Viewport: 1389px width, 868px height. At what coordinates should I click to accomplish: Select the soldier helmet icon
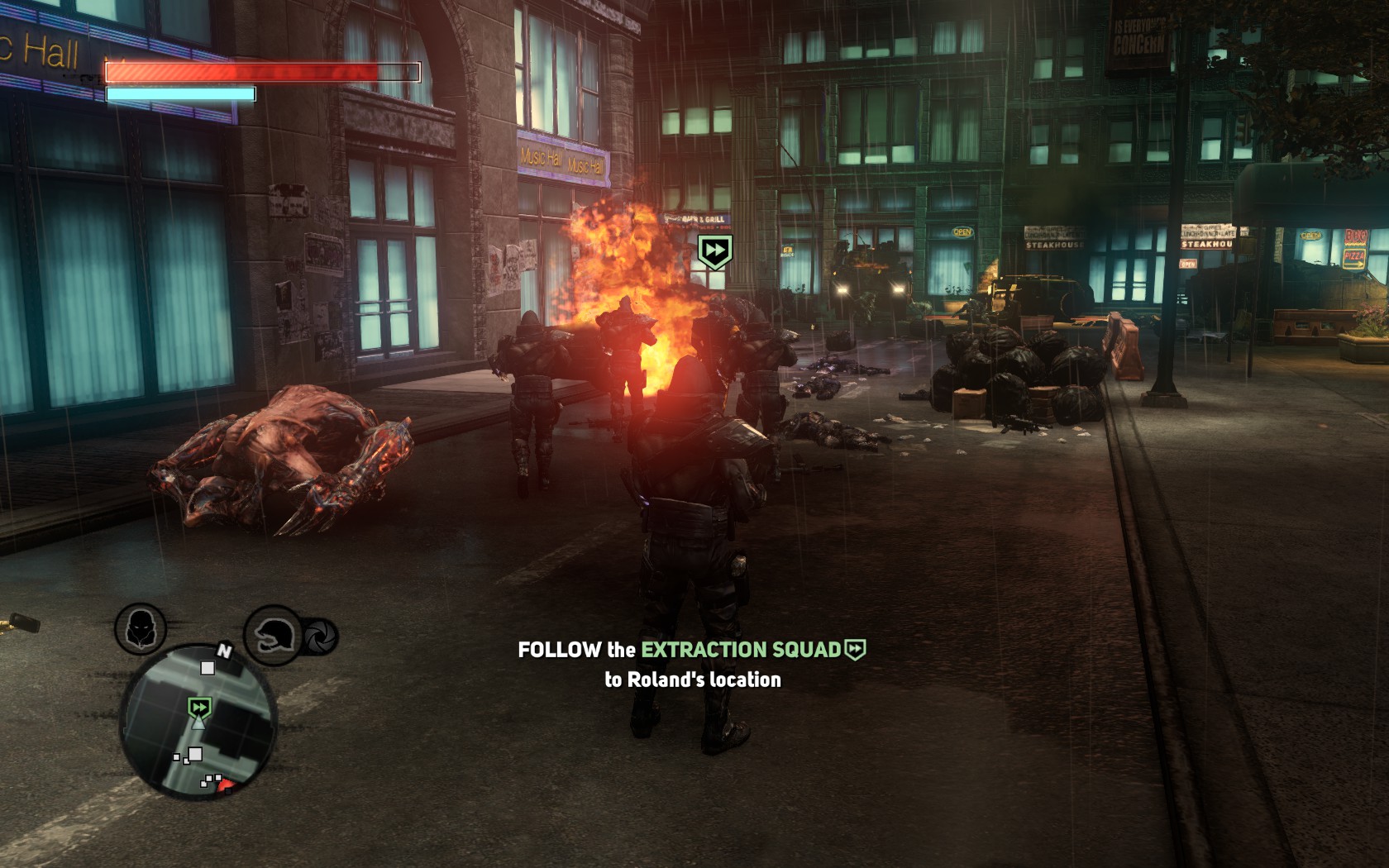click(x=272, y=634)
